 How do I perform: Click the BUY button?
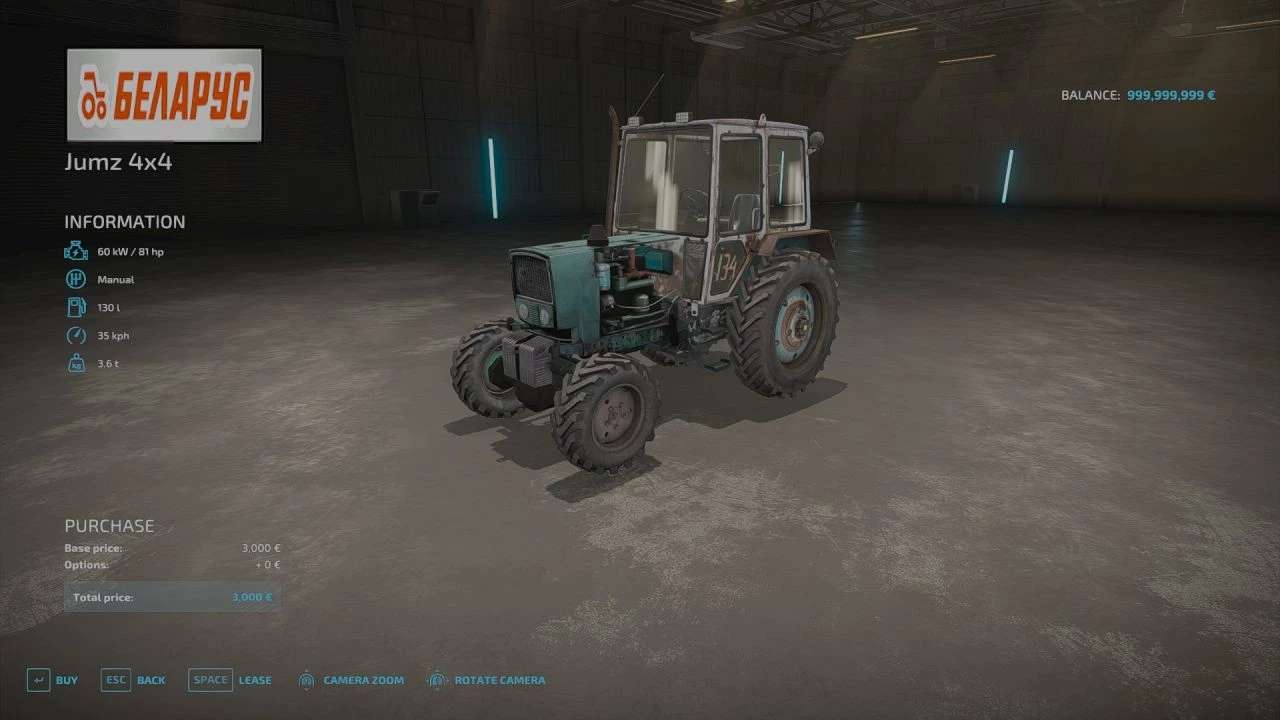coord(67,679)
